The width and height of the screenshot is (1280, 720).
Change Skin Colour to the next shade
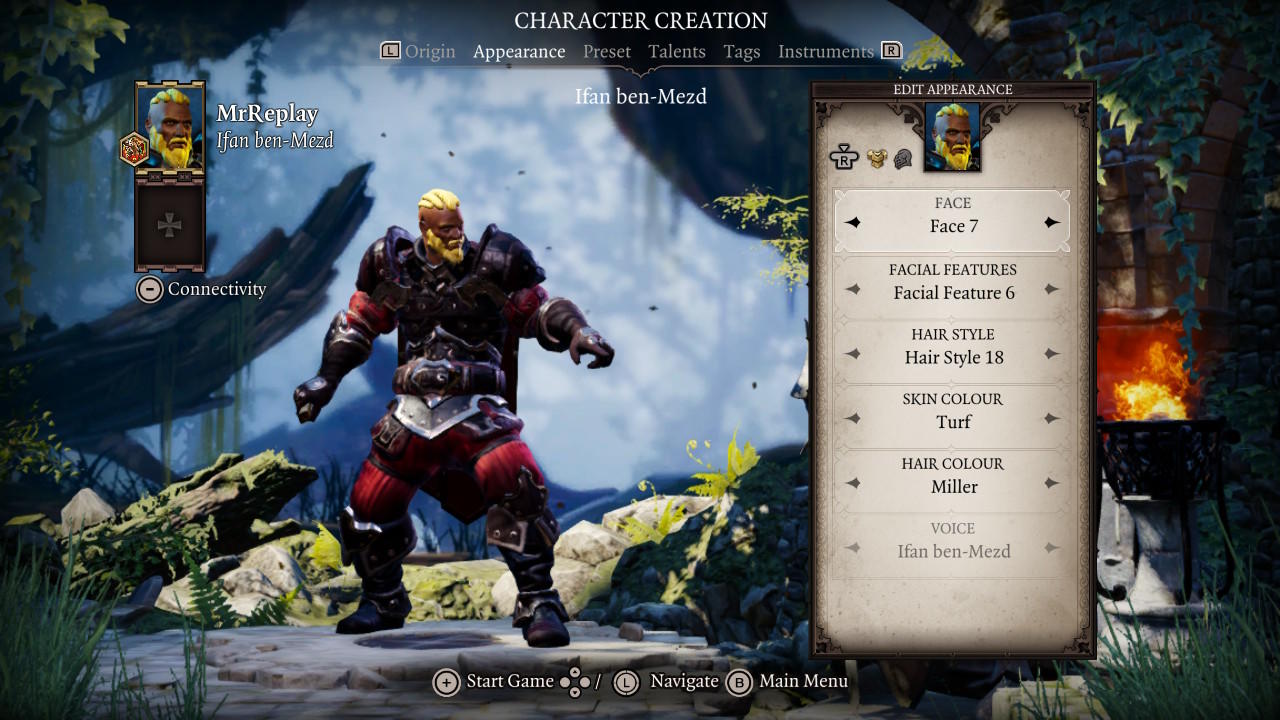tap(1051, 419)
